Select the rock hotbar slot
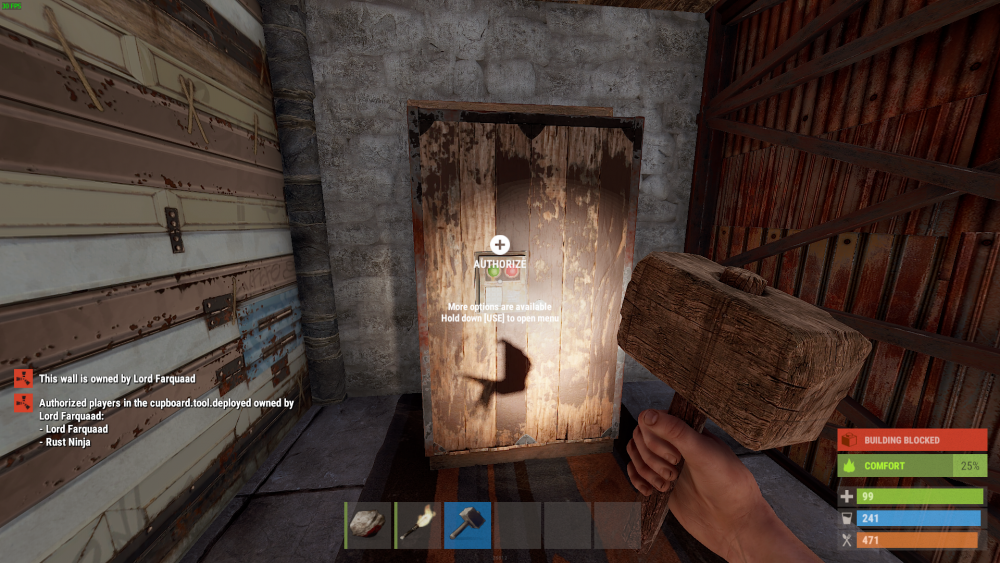This screenshot has height=563, width=1000. [x=368, y=525]
